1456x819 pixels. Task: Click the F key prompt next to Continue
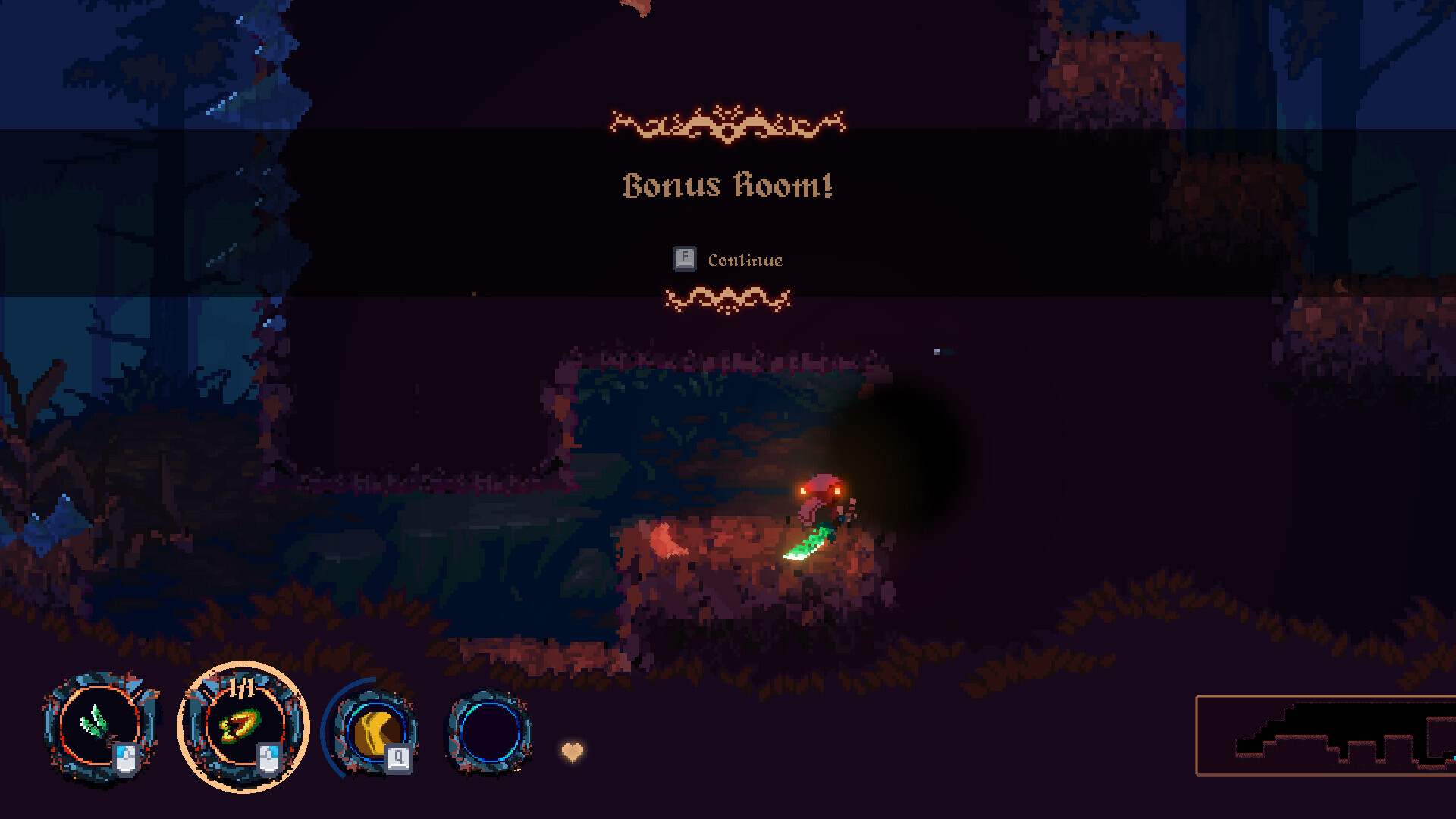[x=683, y=259]
